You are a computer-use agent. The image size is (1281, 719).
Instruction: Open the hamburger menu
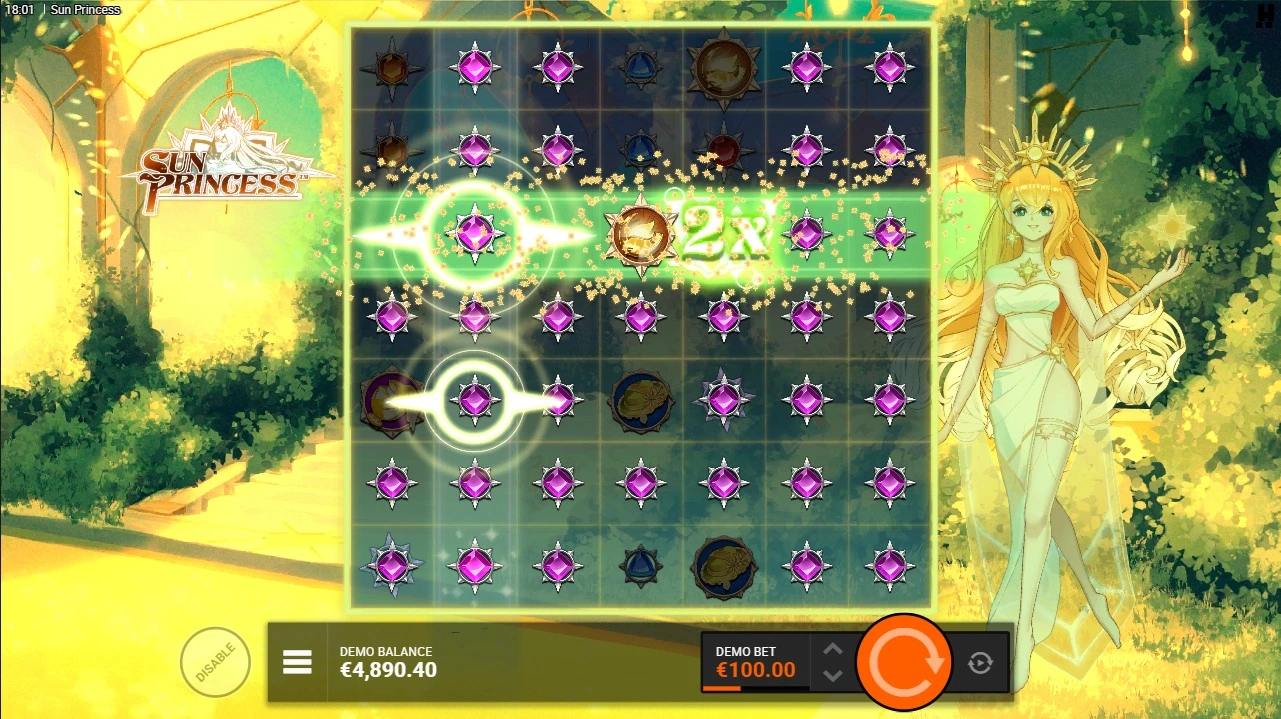298,662
